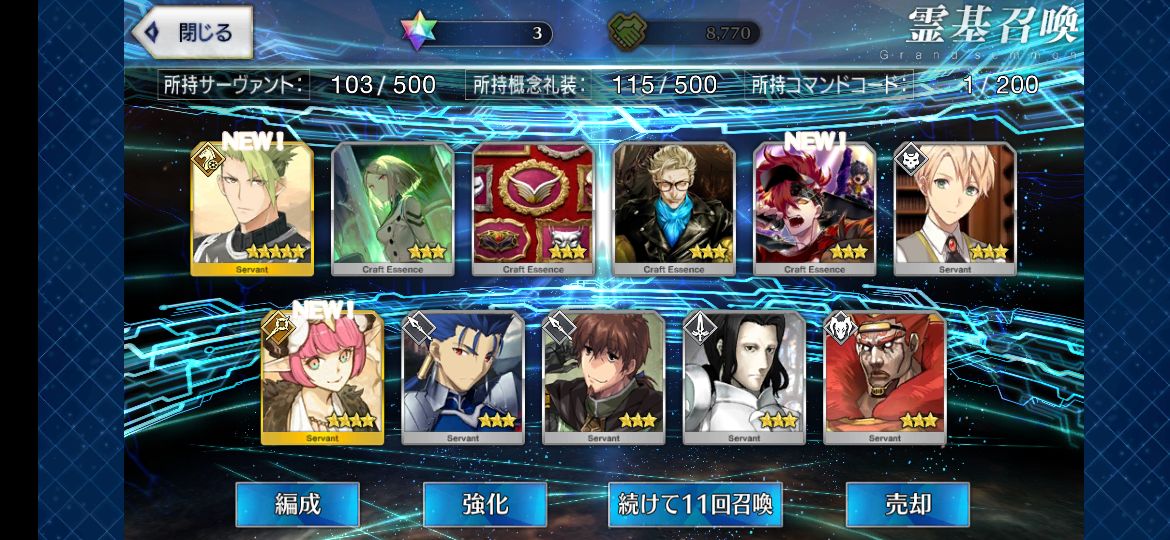Select the green-toned sword Craft Essence card
Screen dimensions: 1170x540
point(392,209)
